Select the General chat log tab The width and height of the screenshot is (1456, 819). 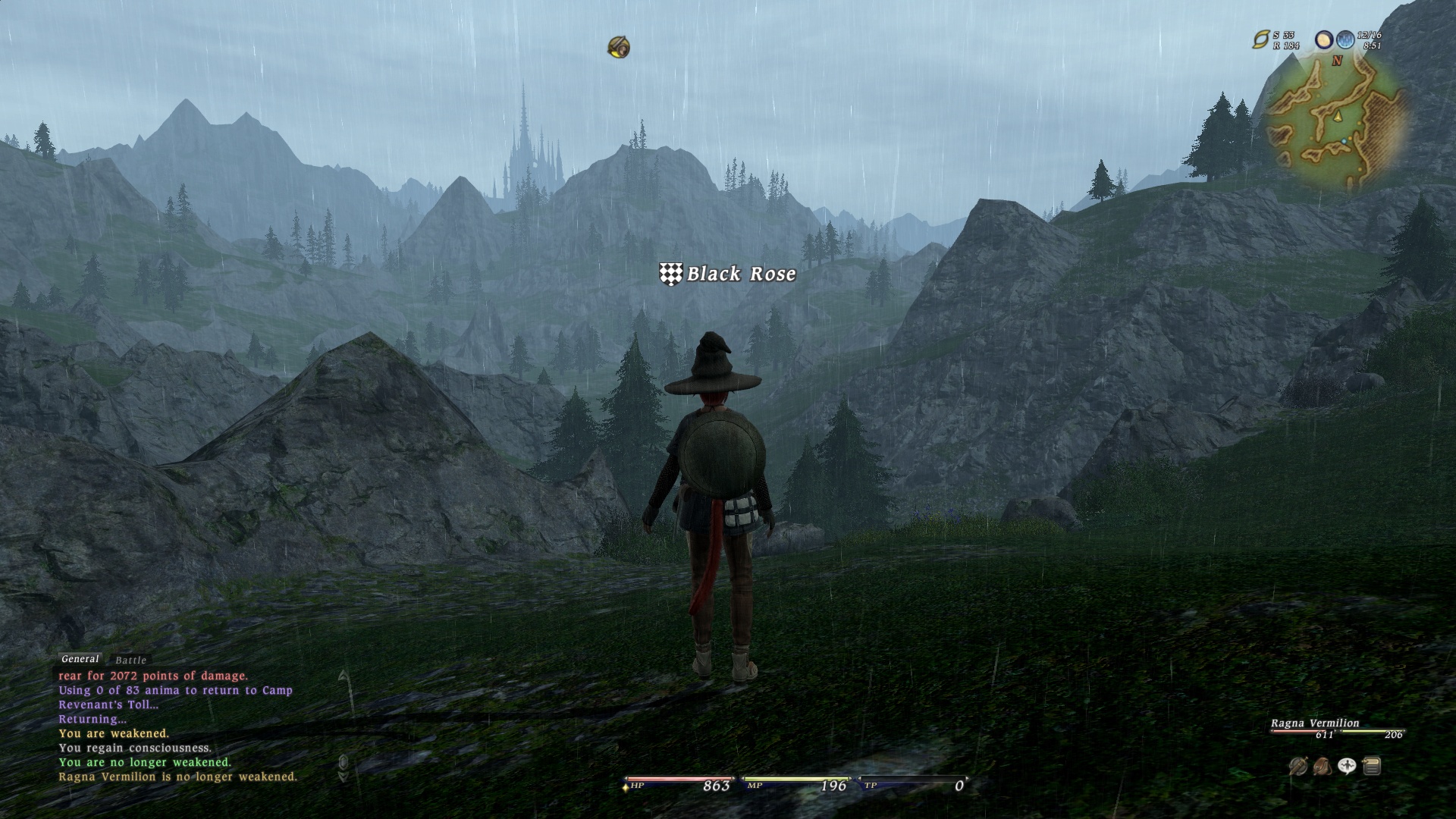point(80,659)
